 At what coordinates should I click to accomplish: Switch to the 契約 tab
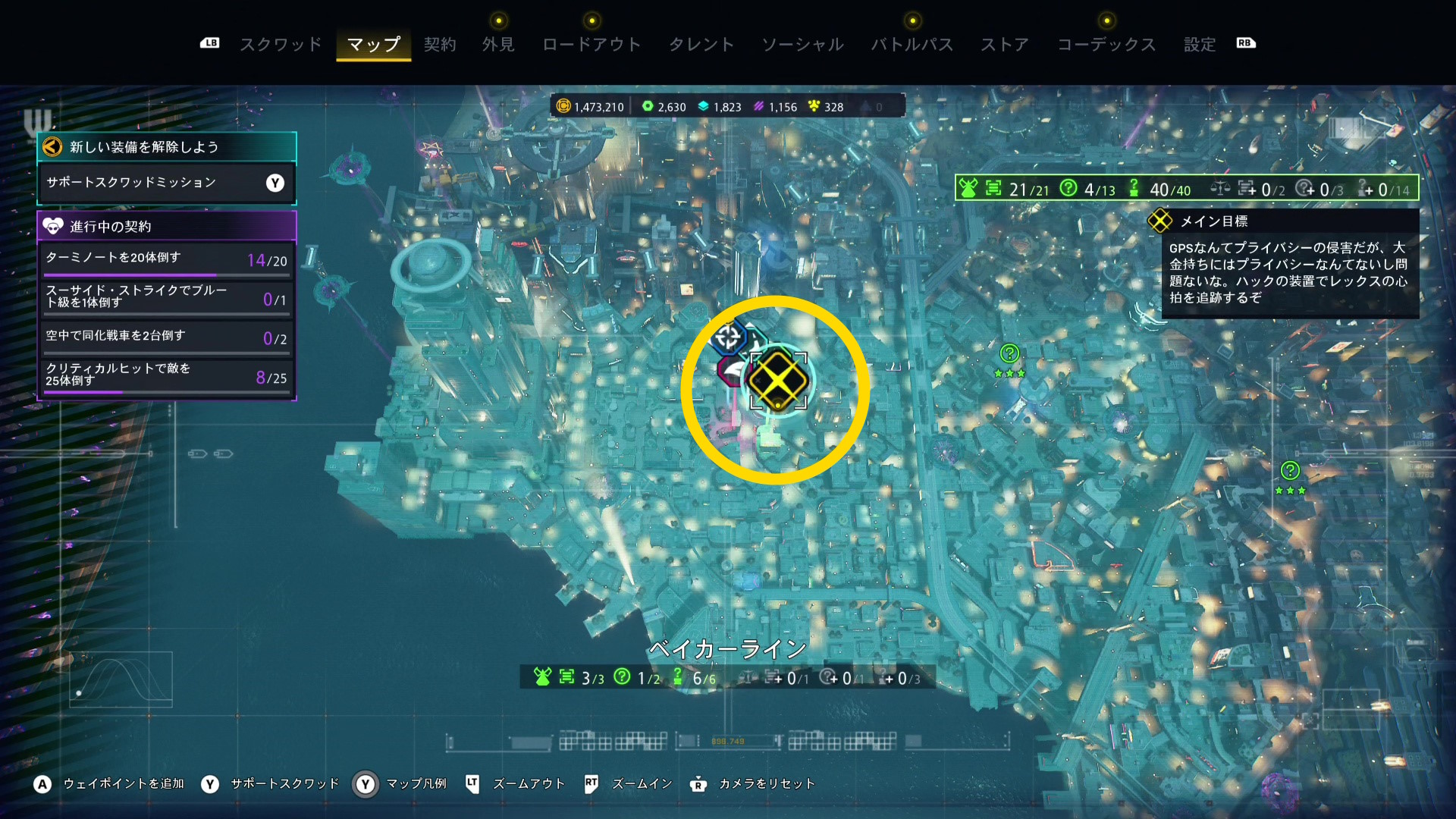(x=440, y=44)
